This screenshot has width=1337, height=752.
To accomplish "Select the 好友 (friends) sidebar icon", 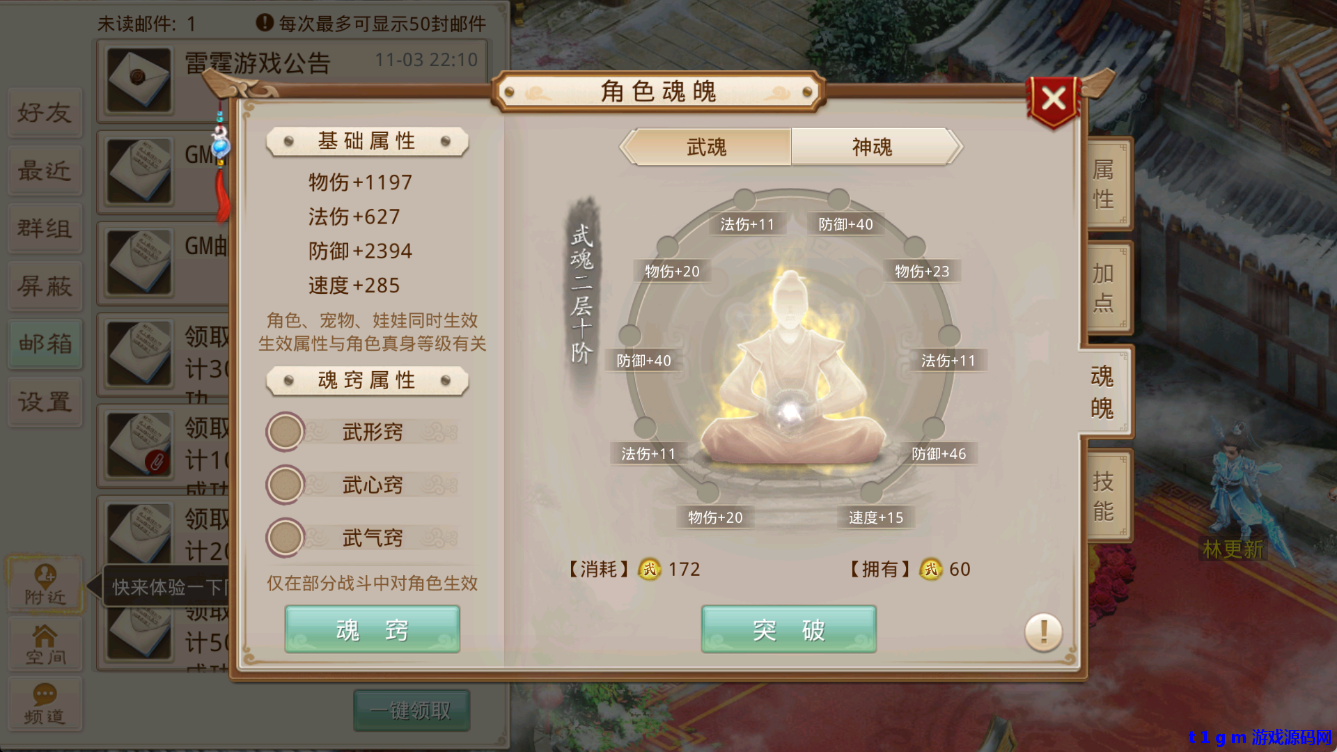I will (44, 113).
